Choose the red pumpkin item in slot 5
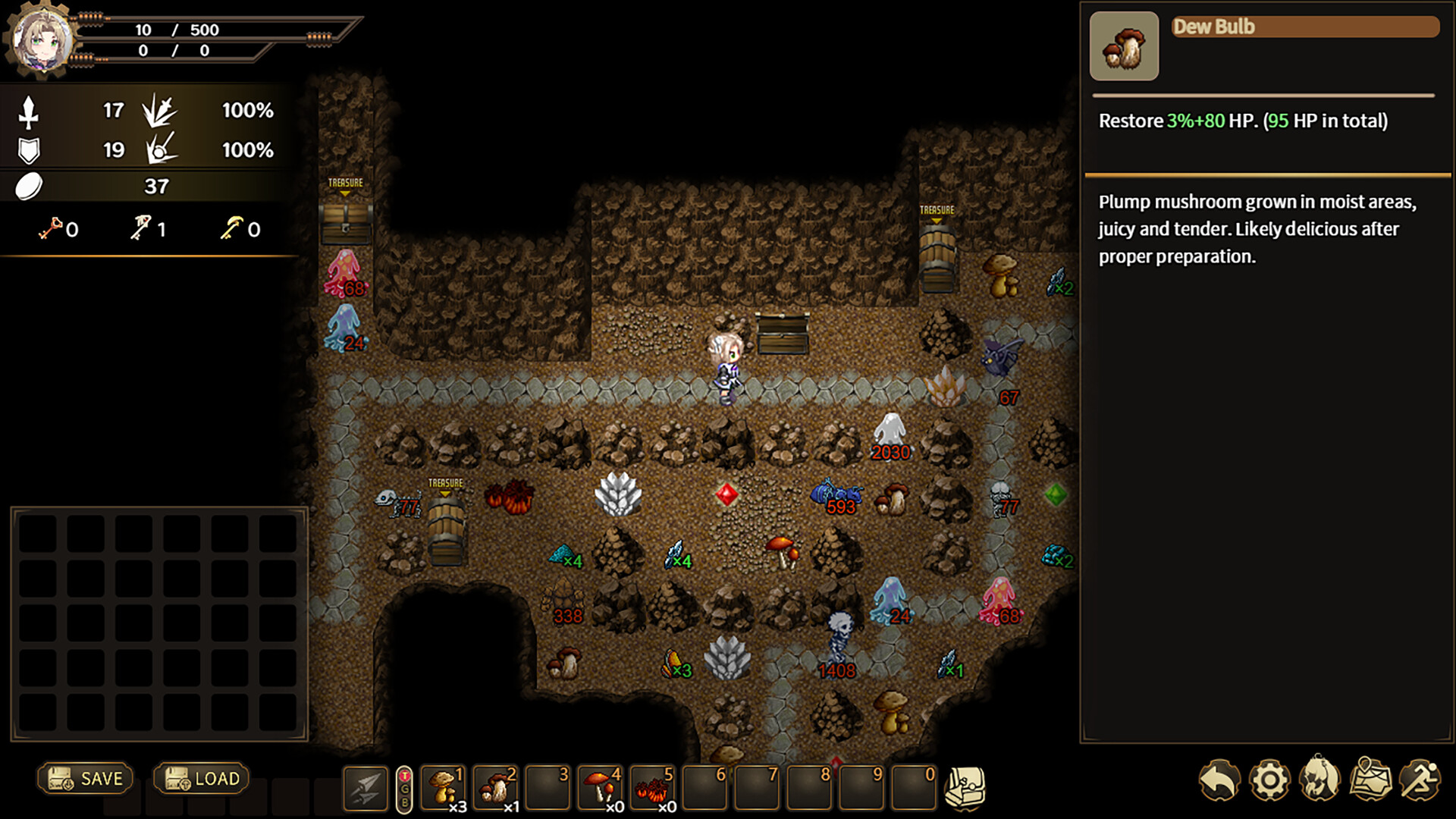This screenshot has height=819, width=1456. pos(654,788)
